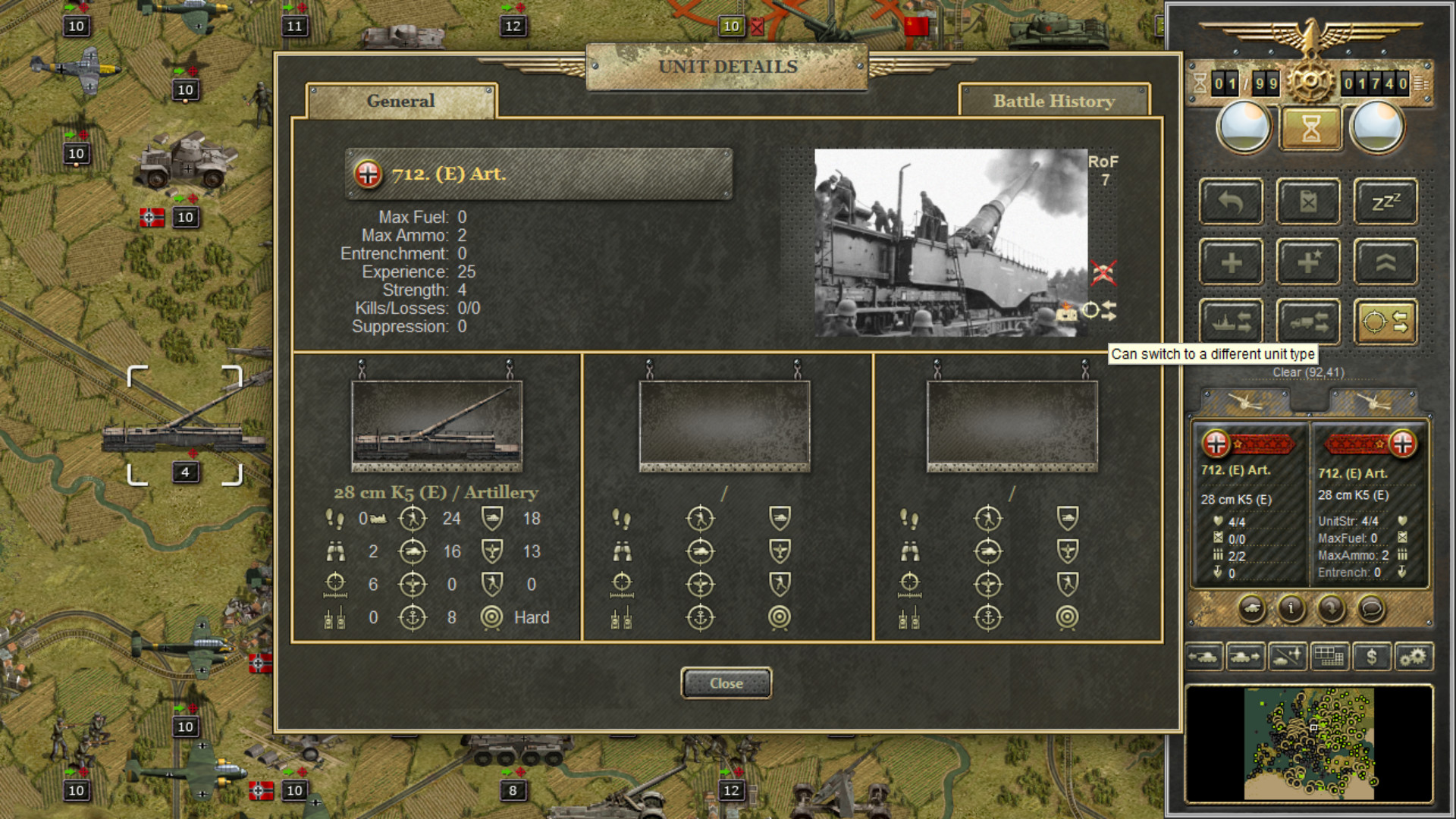
Task: Click the 28 cm K5 (E) unit thumbnail
Action: [436, 426]
